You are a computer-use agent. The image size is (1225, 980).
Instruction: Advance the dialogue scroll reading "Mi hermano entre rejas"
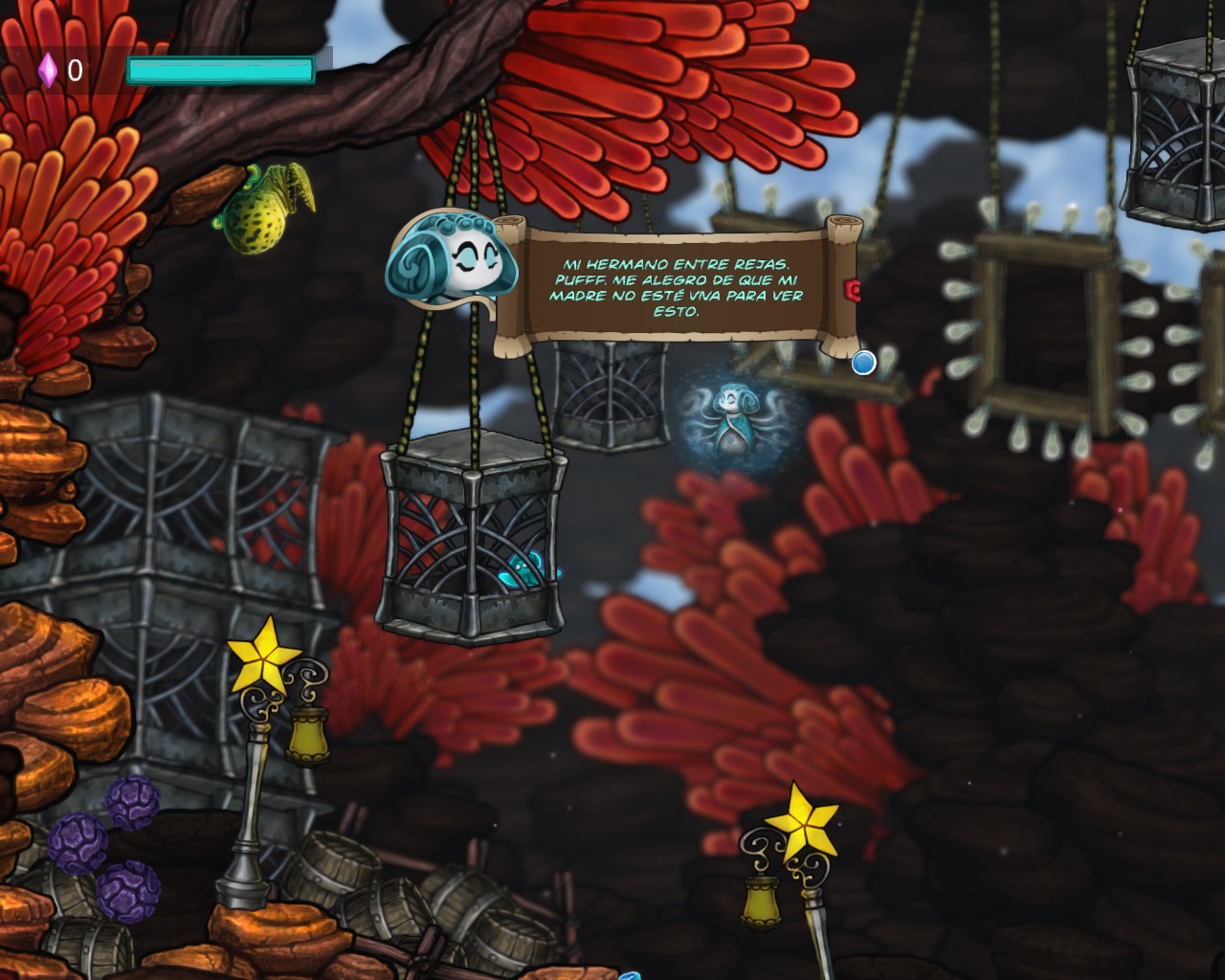[x=677, y=287]
